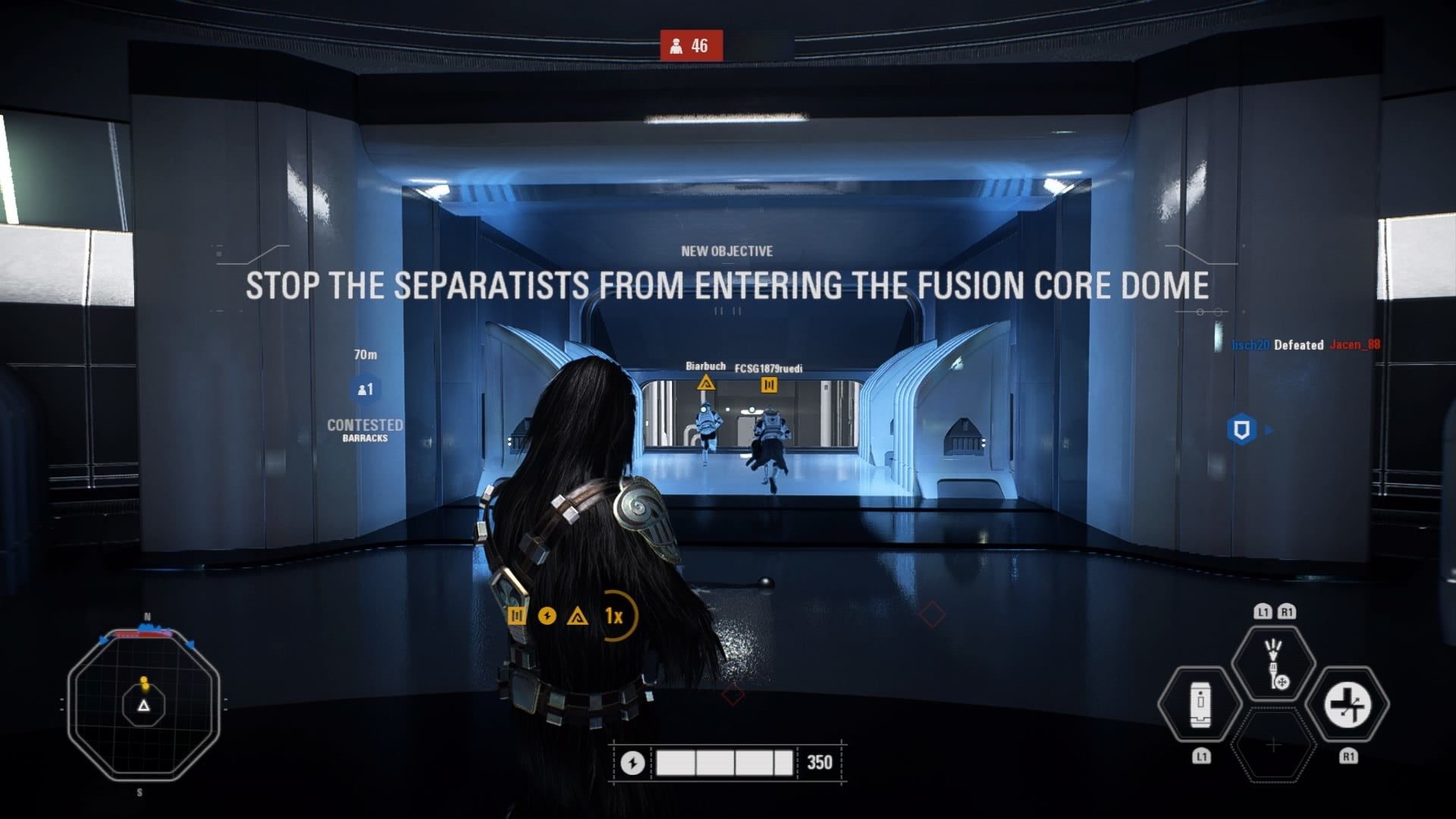Image resolution: width=1456 pixels, height=819 pixels.
Task: Use the fist-and-sparks ability in top hexagon
Action: 1274,664
